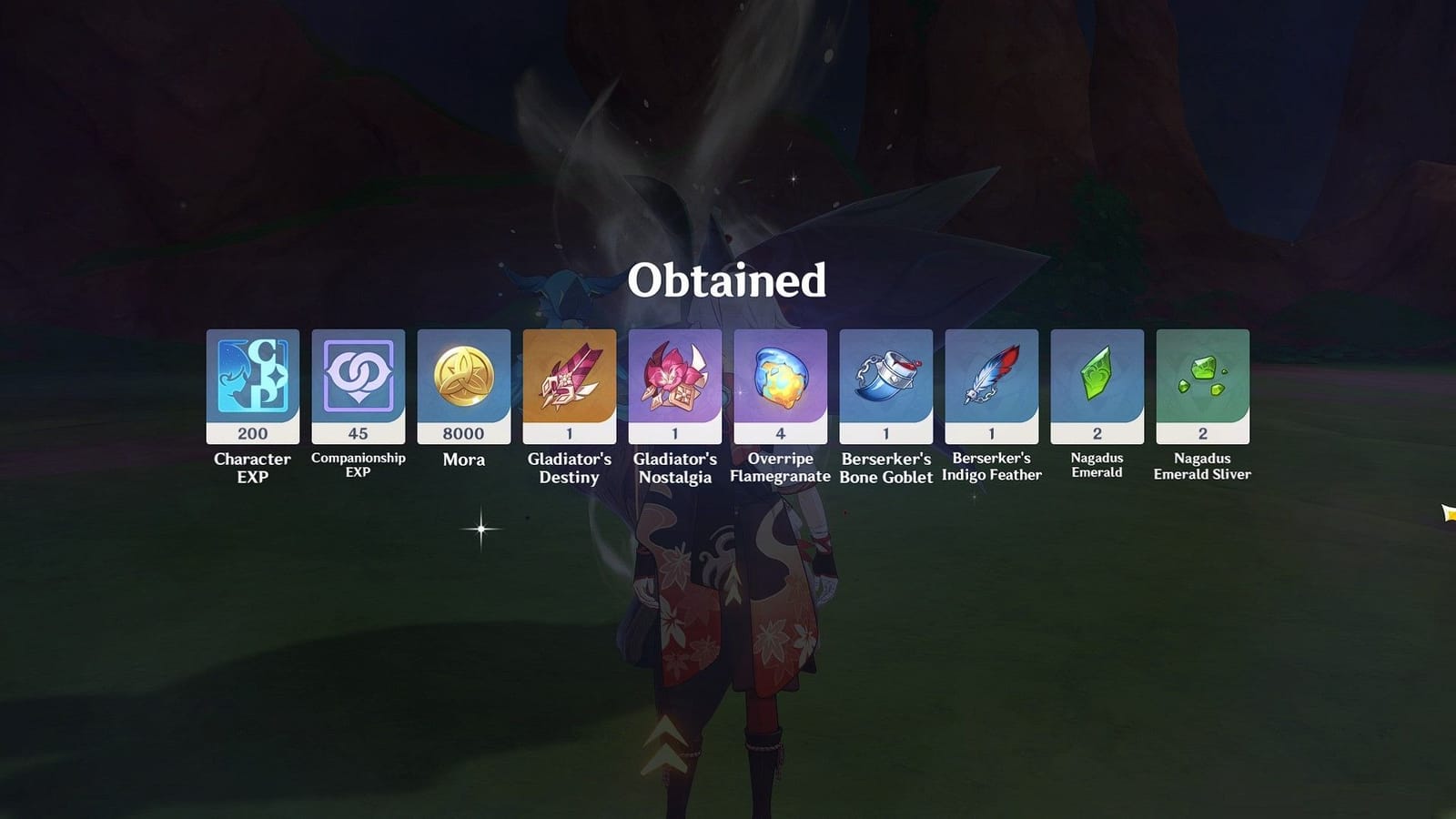This screenshot has width=1456, height=819.
Task: Click the quantity 8000 under Mora
Action: tap(463, 434)
